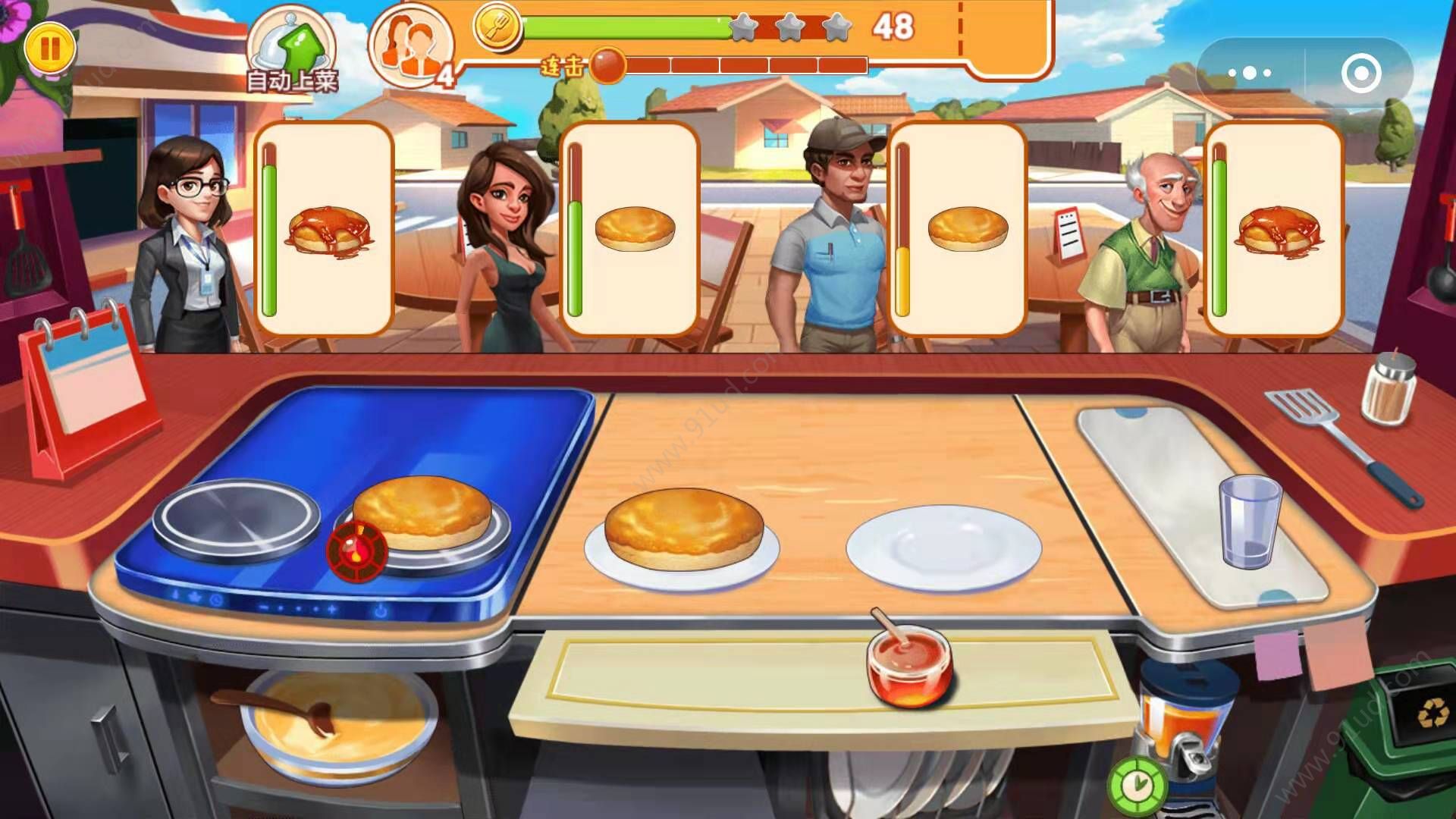Screen dimensions: 1456x819
Task: Tap the green clock booster icon
Action: tap(1136, 783)
